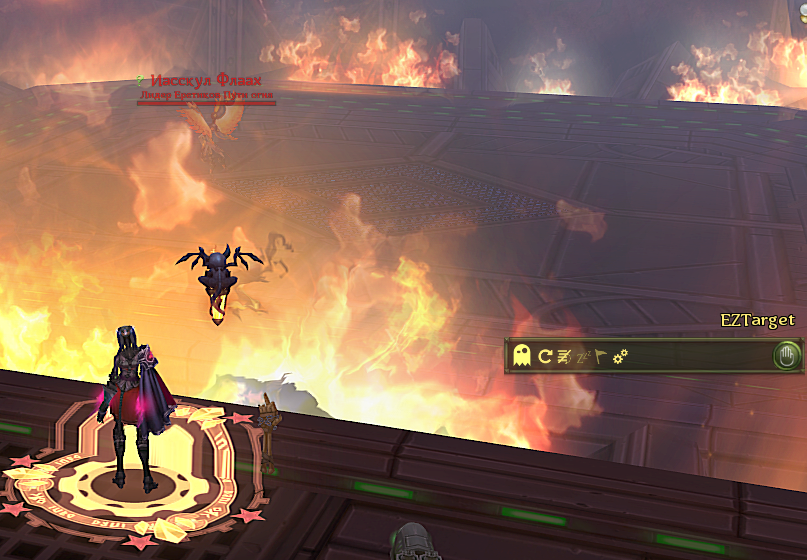Select the Иасскул Флаах nameplate
Image resolution: width=807 pixels, height=560 pixels.
[205, 81]
